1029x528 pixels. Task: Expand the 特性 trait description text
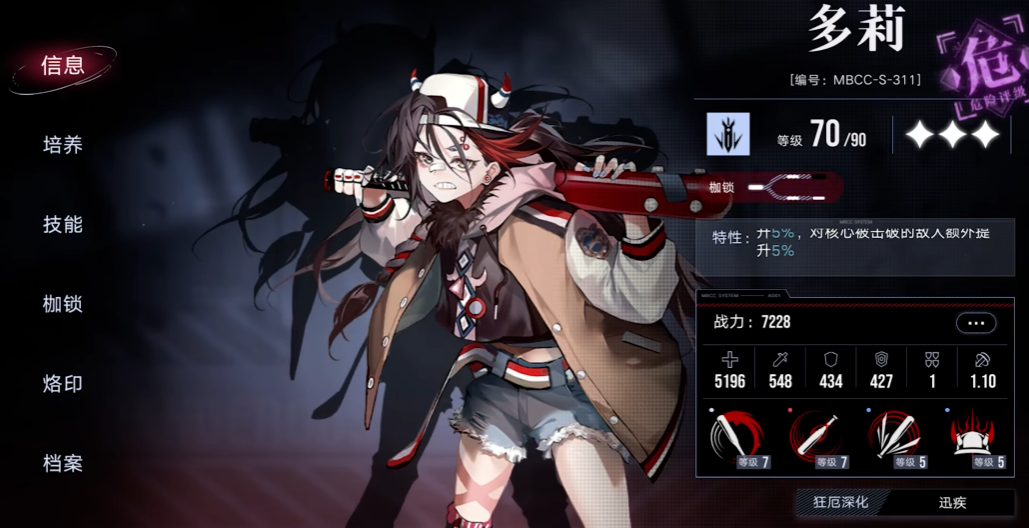click(x=860, y=241)
